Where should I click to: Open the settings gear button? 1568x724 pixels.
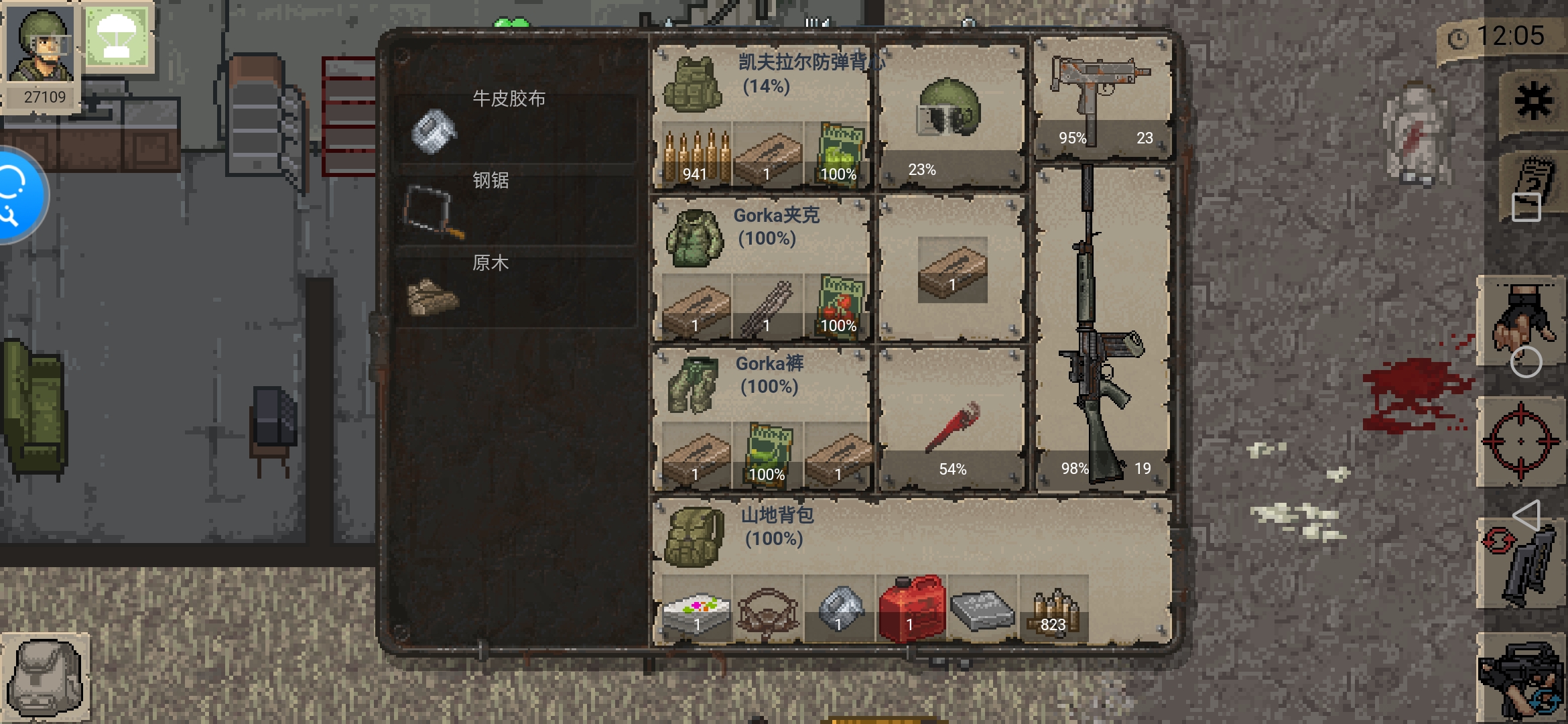click(x=1533, y=103)
